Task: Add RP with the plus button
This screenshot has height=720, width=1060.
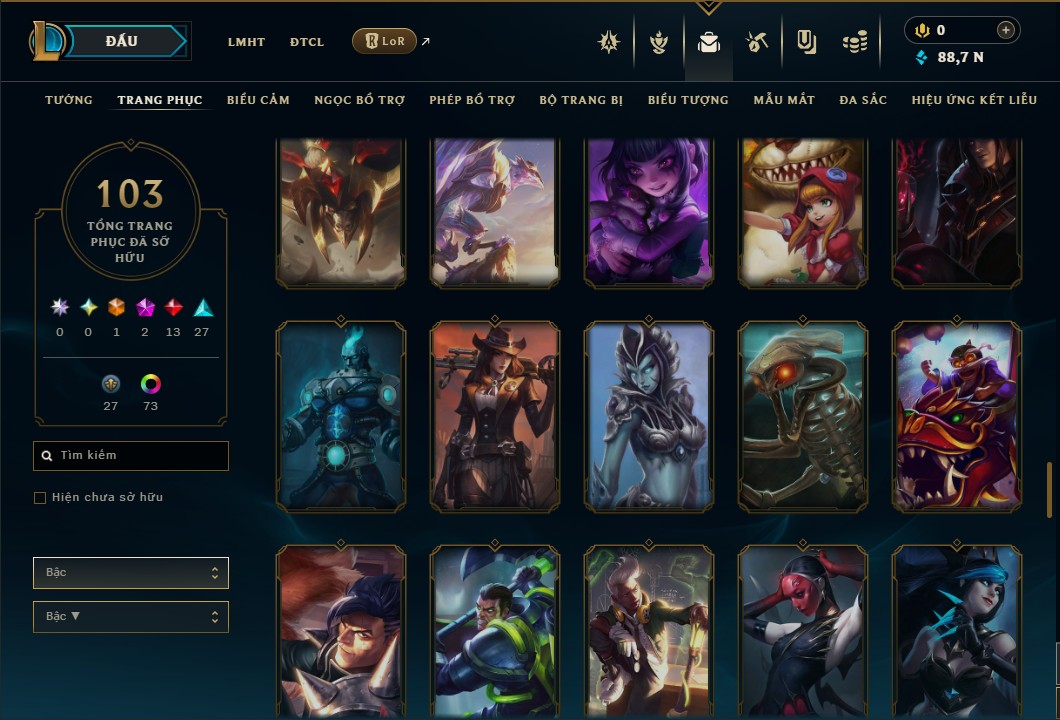Action: pos(1006,30)
